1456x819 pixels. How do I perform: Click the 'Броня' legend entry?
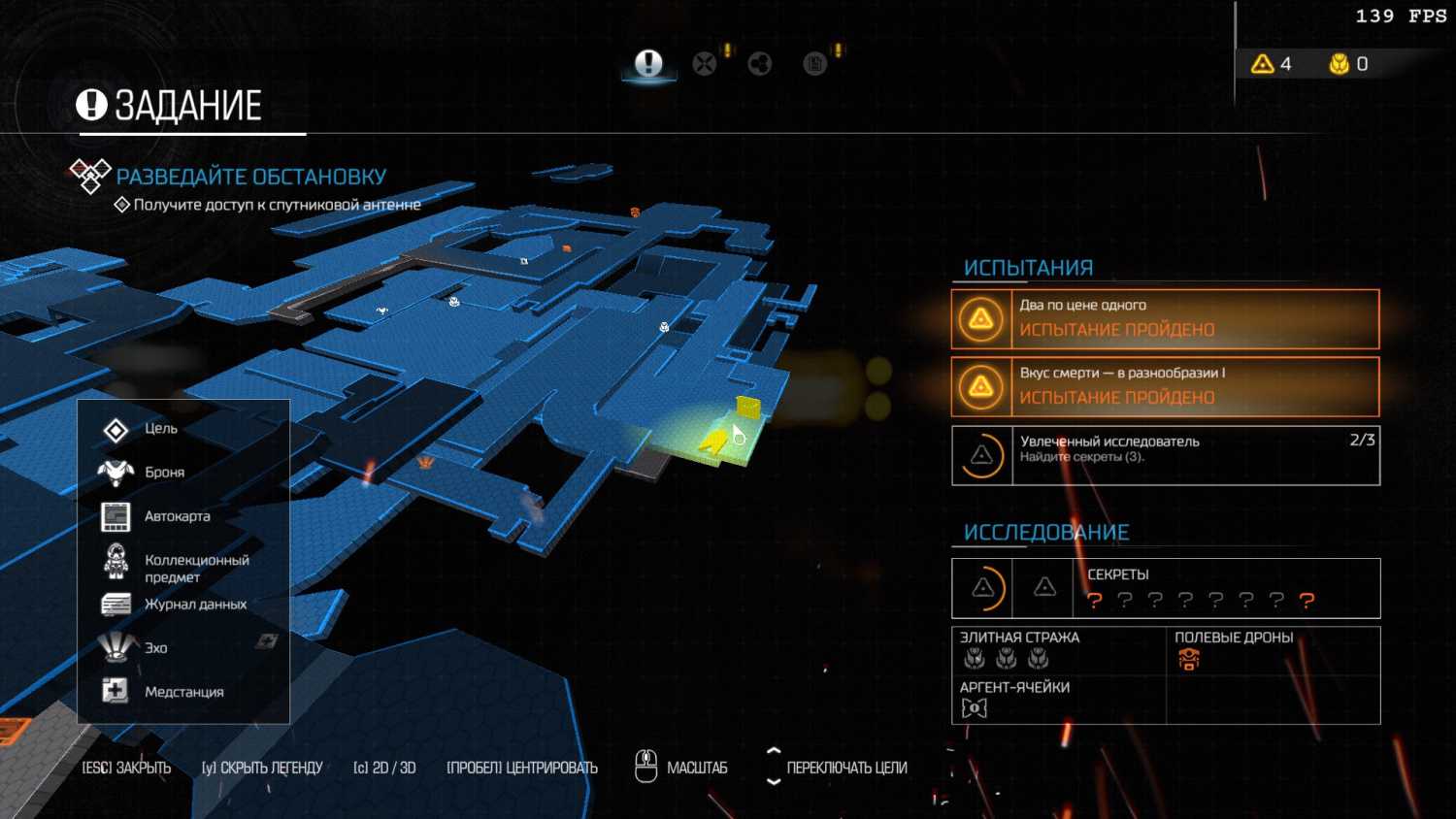164,473
